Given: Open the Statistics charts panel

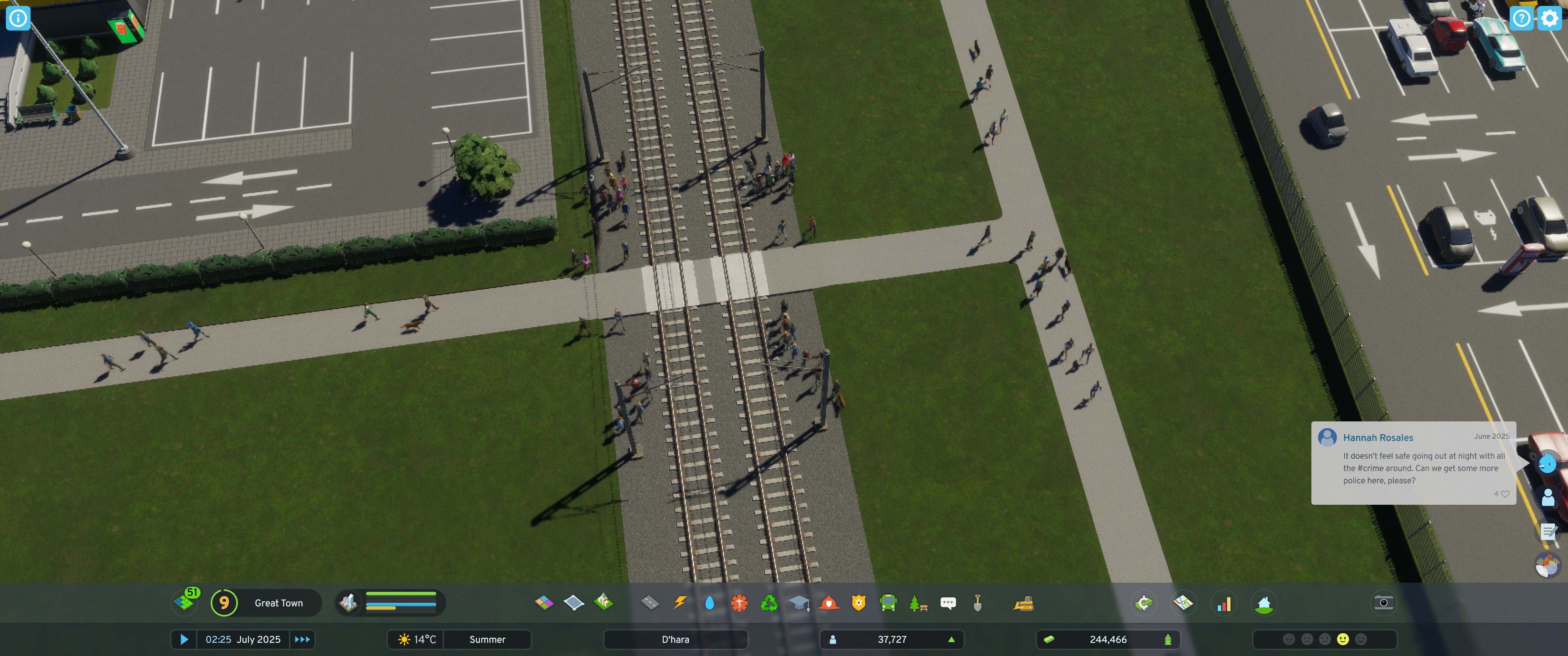Looking at the screenshot, I should 1223,602.
